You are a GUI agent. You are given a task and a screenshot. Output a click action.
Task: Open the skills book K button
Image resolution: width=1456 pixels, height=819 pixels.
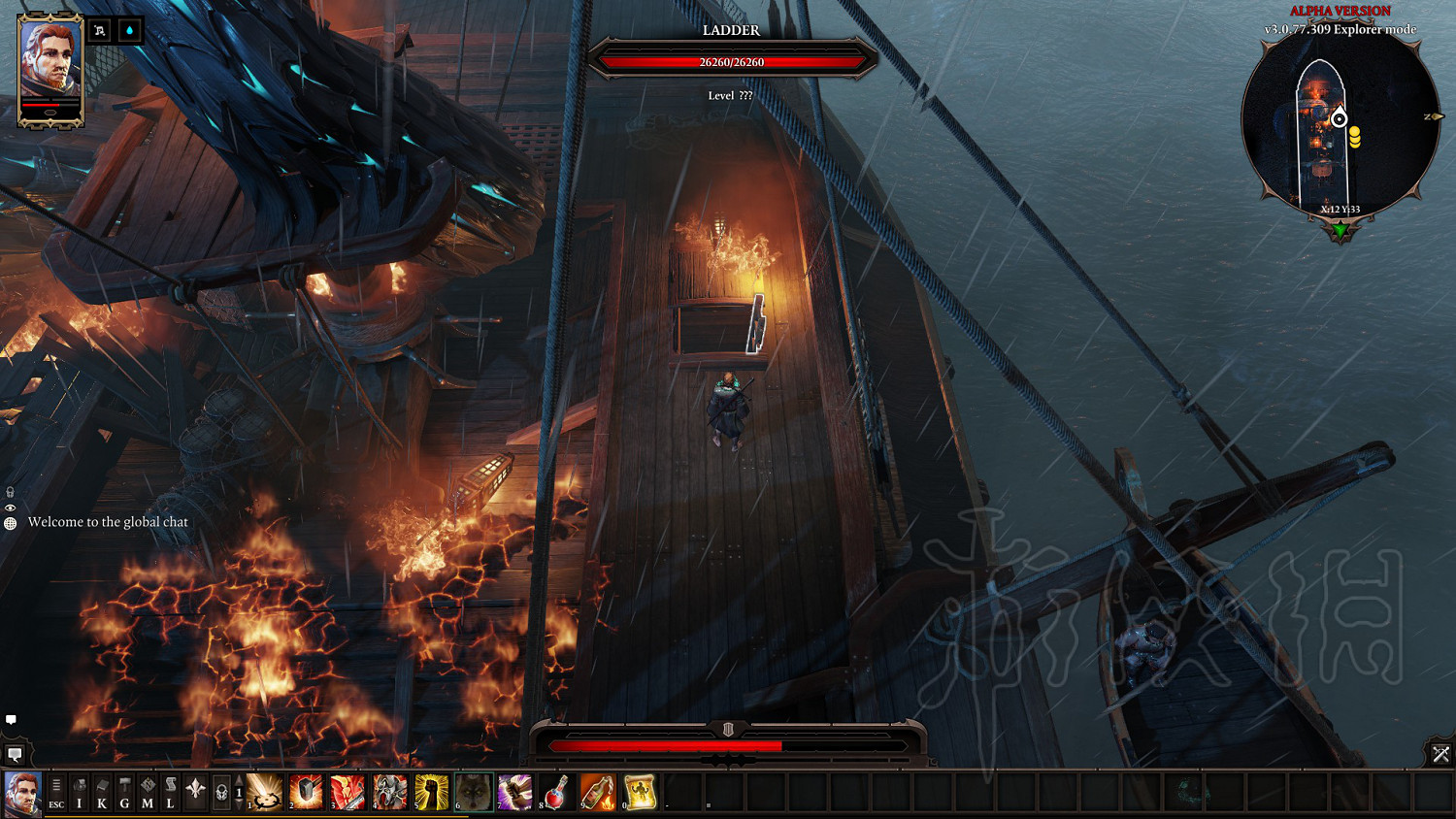click(102, 792)
